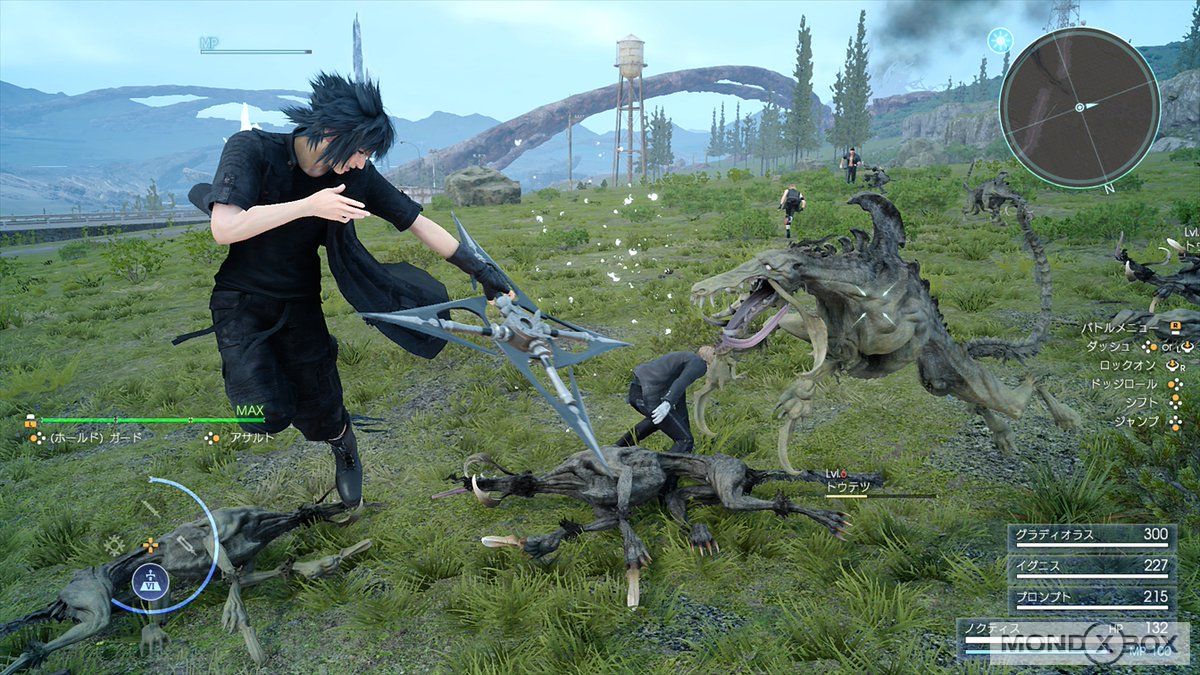1200x675 pixels.
Task: Choose the snowflake ice spell in the weapon wheel
Action: click(x=115, y=546)
